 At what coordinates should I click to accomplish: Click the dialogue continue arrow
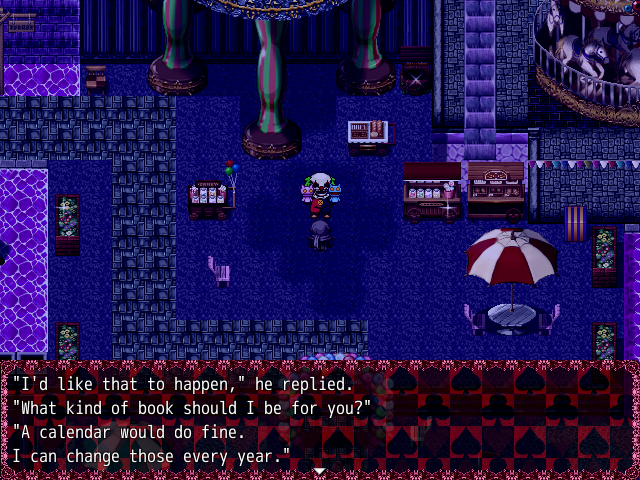[319, 470]
